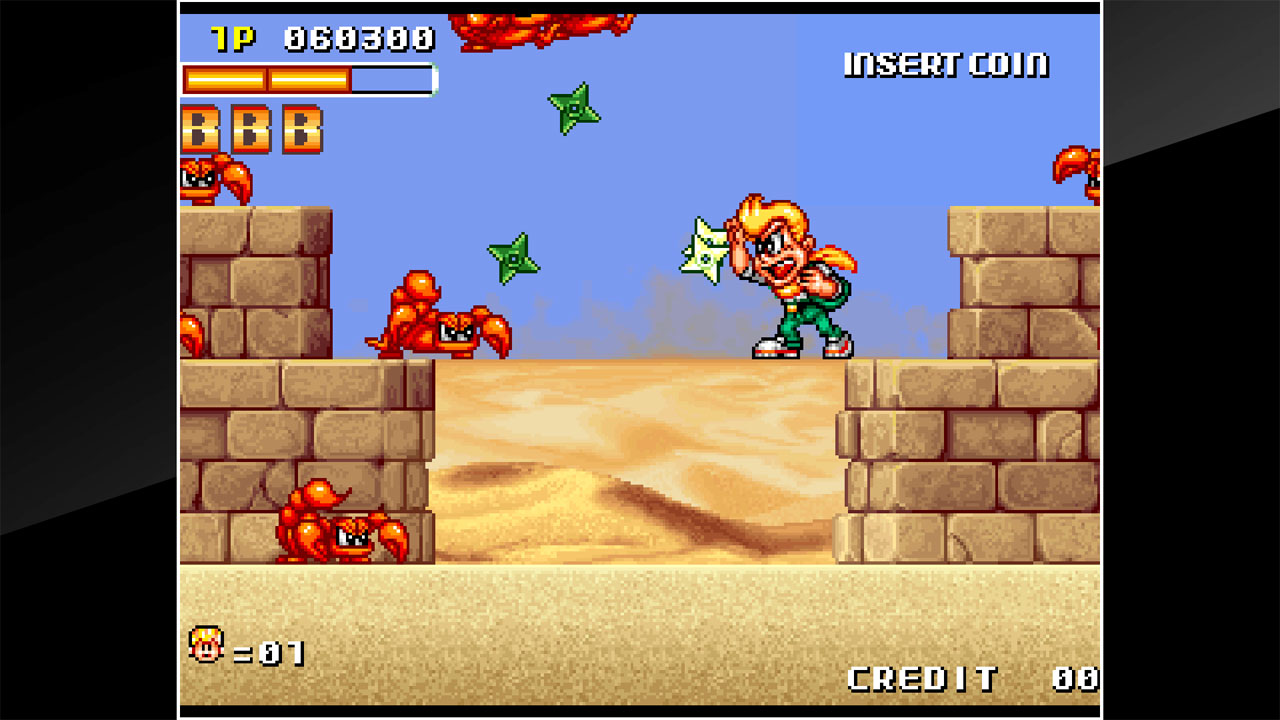Click the INSERT COIN text
Image resolution: width=1280 pixels, height=720 pixels.
tap(944, 64)
